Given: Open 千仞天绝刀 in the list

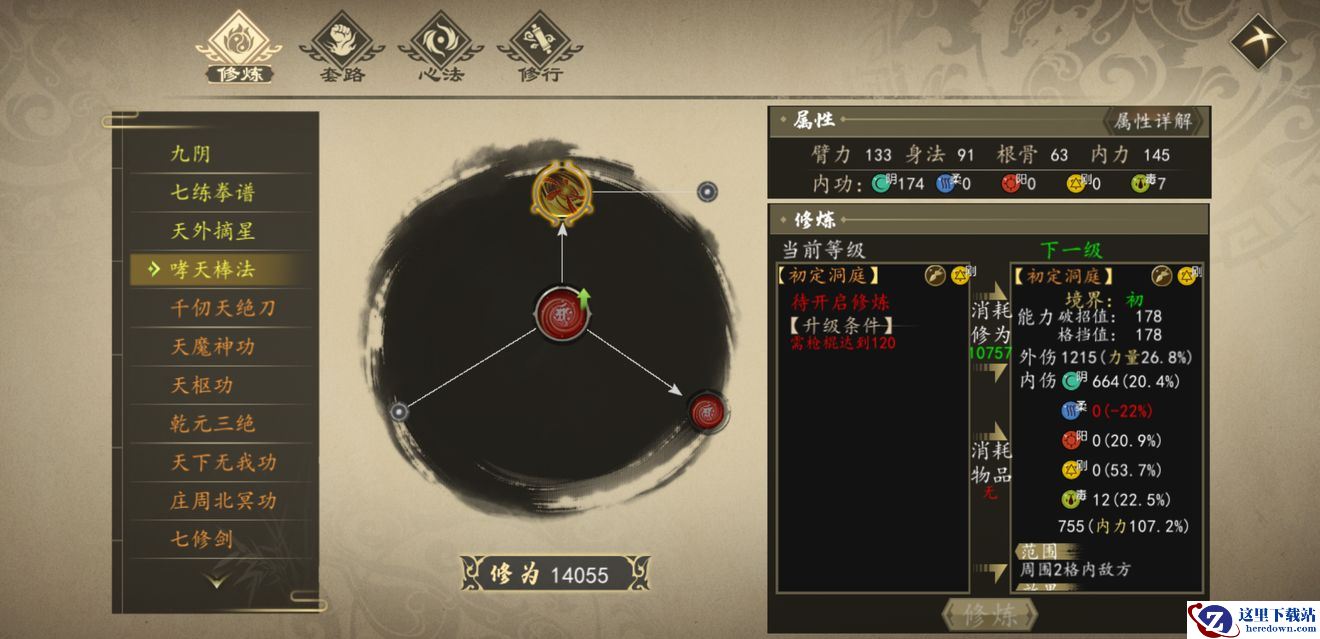Looking at the screenshot, I should [222, 308].
